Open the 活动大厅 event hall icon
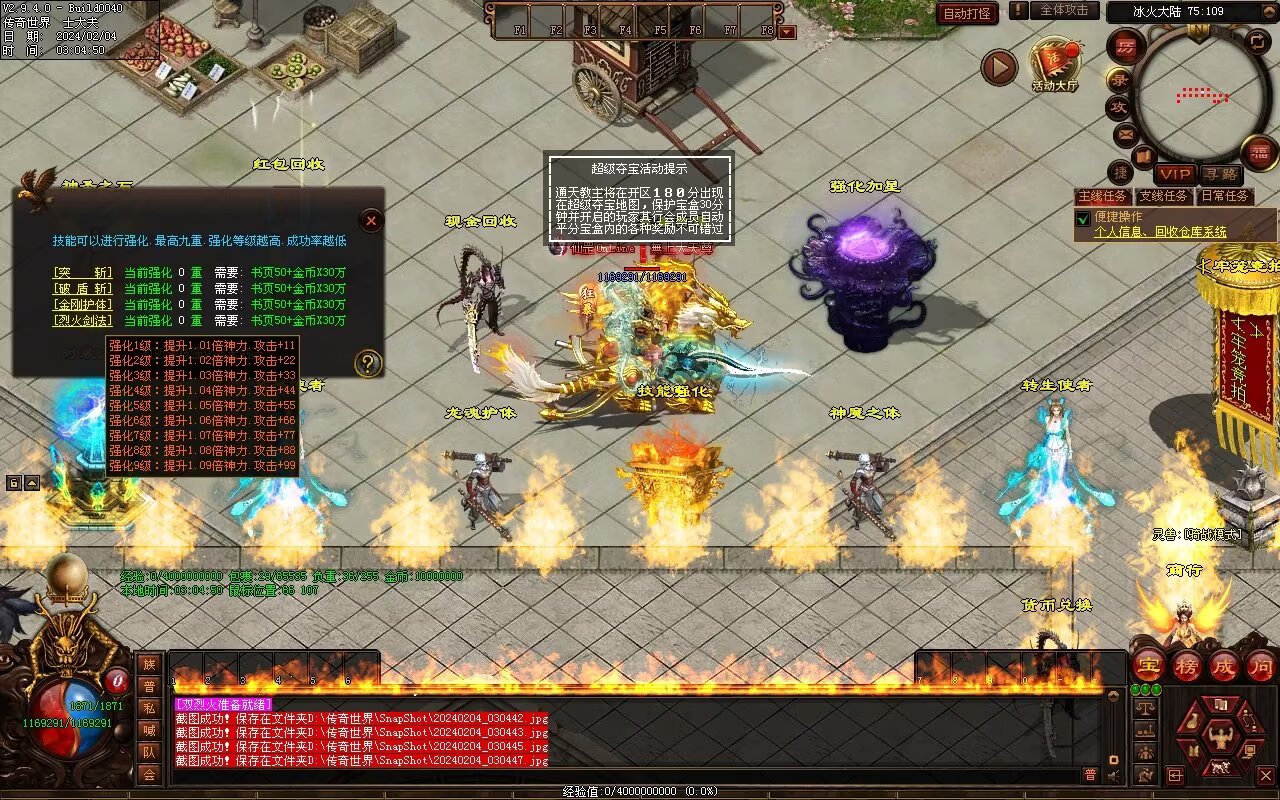The height and width of the screenshot is (800, 1280). (1056, 63)
